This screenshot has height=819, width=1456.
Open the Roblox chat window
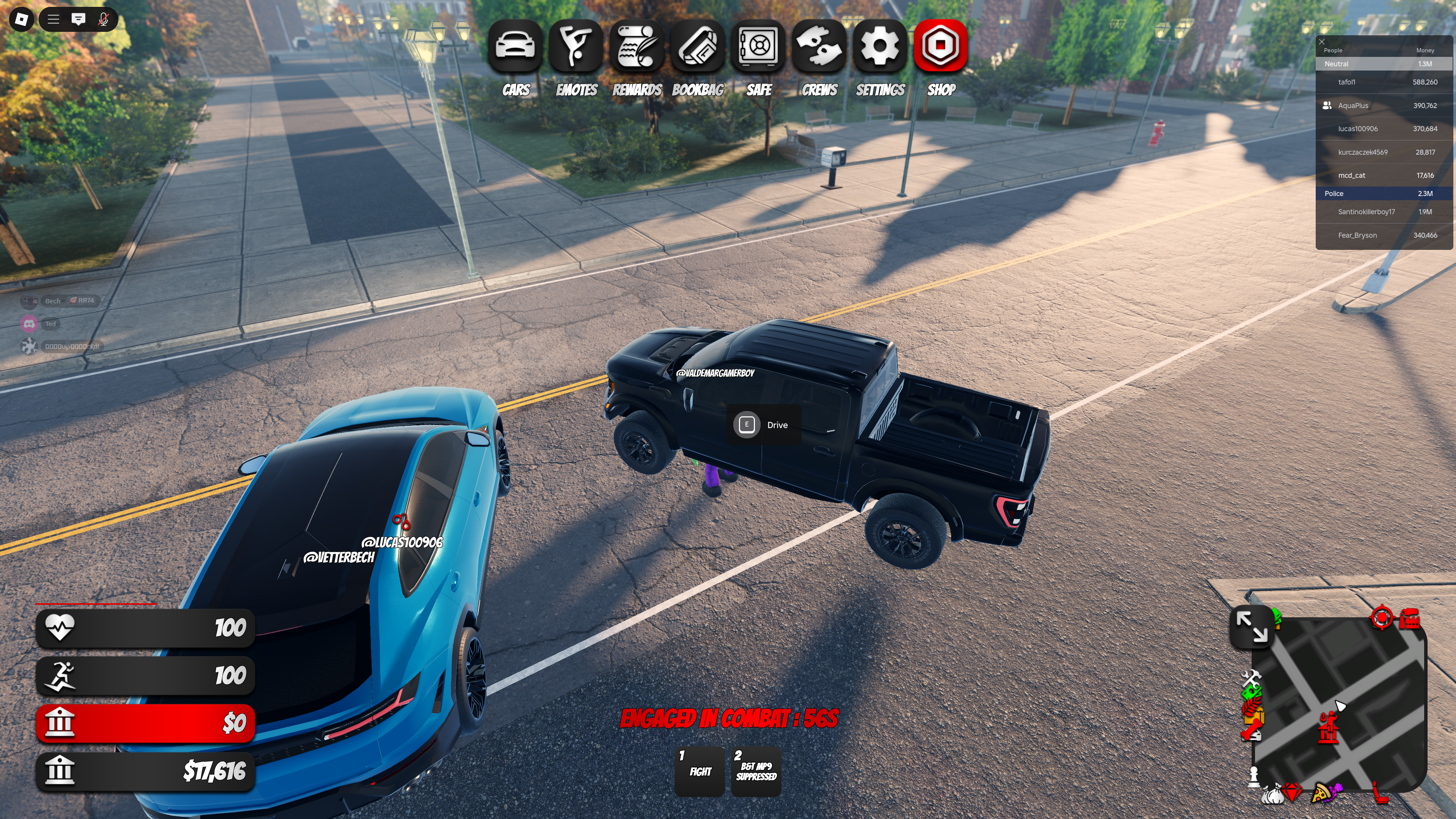point(78,20)
